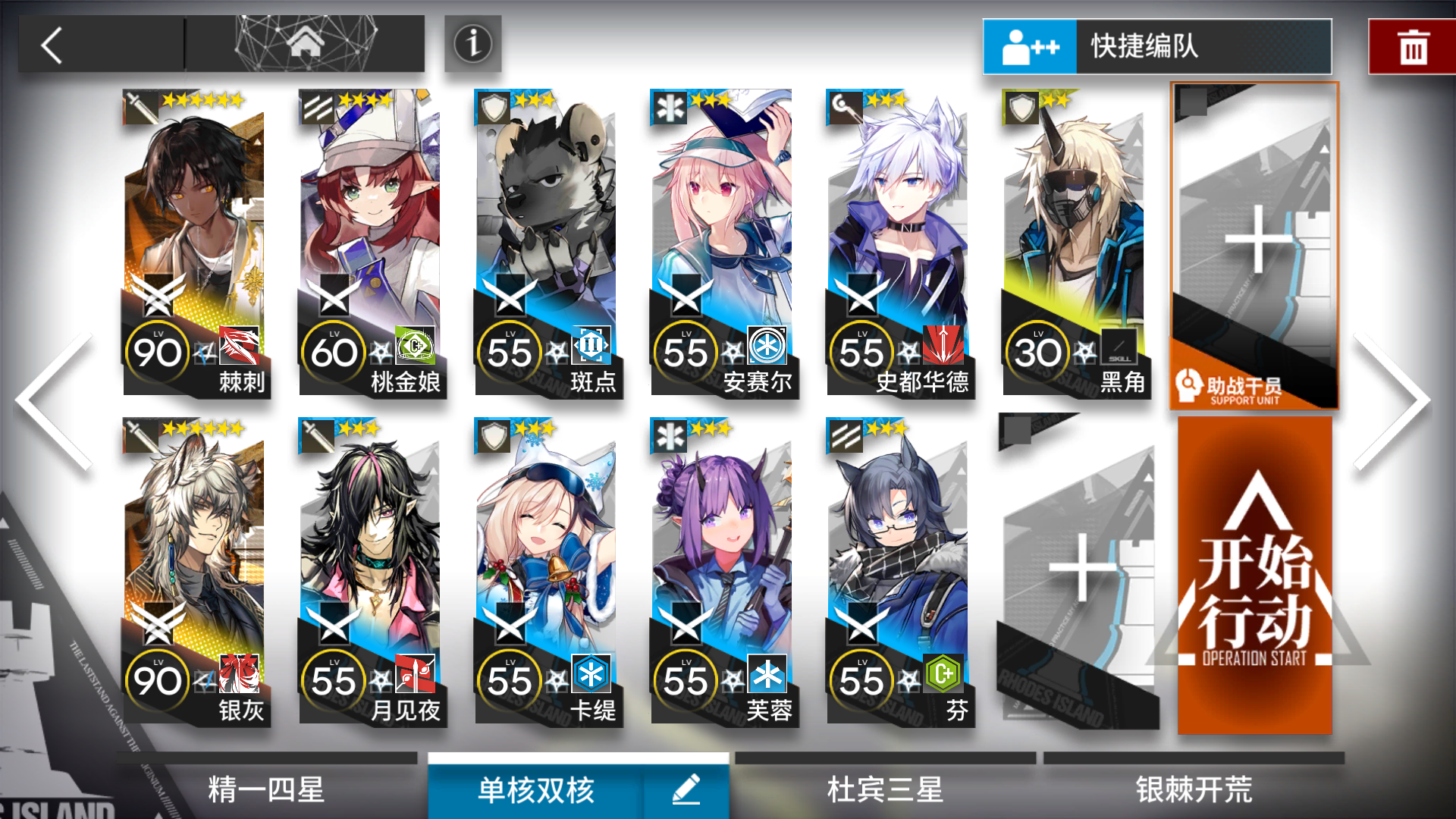
Task: Click the info icon near the top
Action: 472,45
